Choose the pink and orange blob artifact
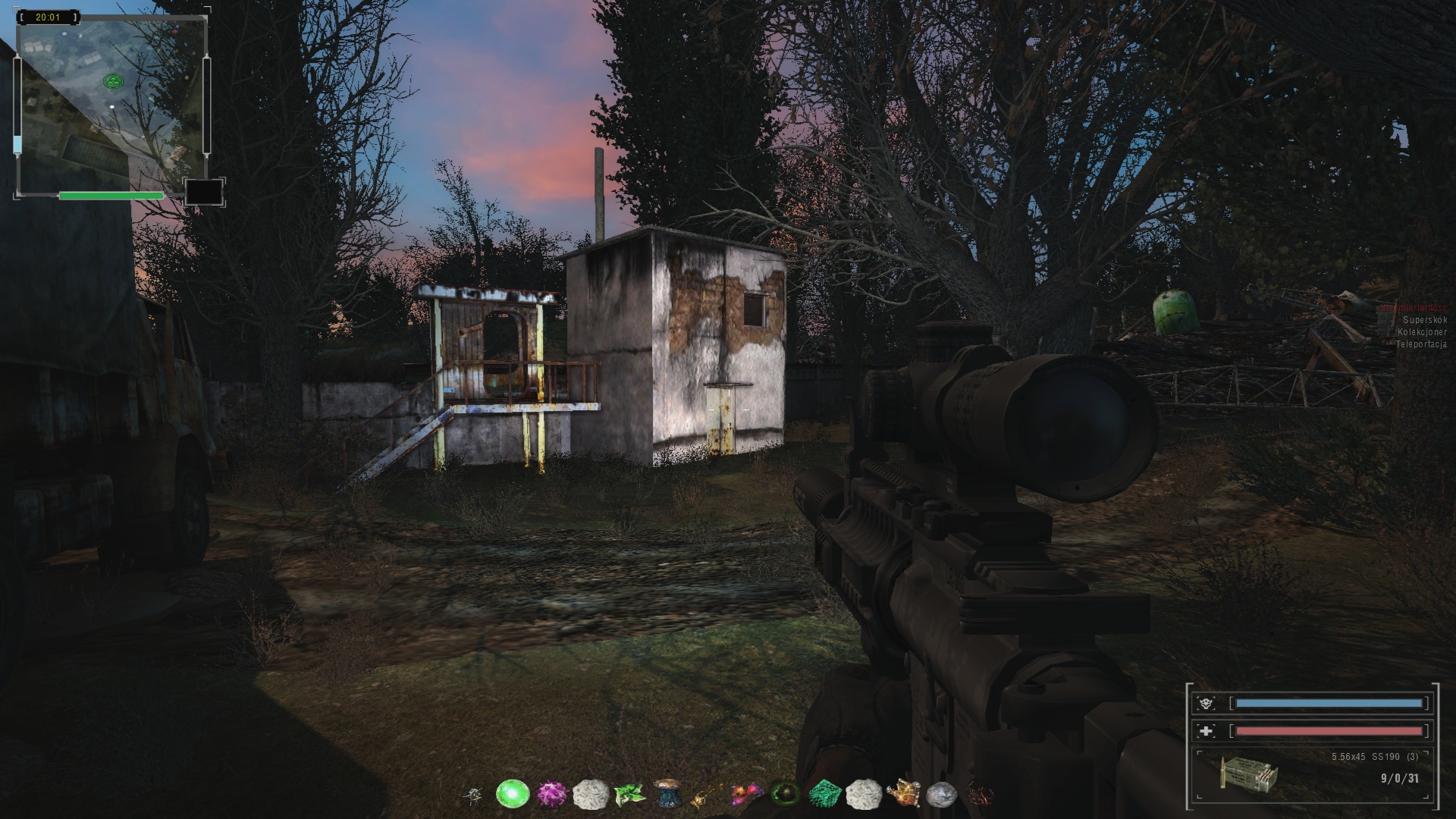 (x=745, y=794)
